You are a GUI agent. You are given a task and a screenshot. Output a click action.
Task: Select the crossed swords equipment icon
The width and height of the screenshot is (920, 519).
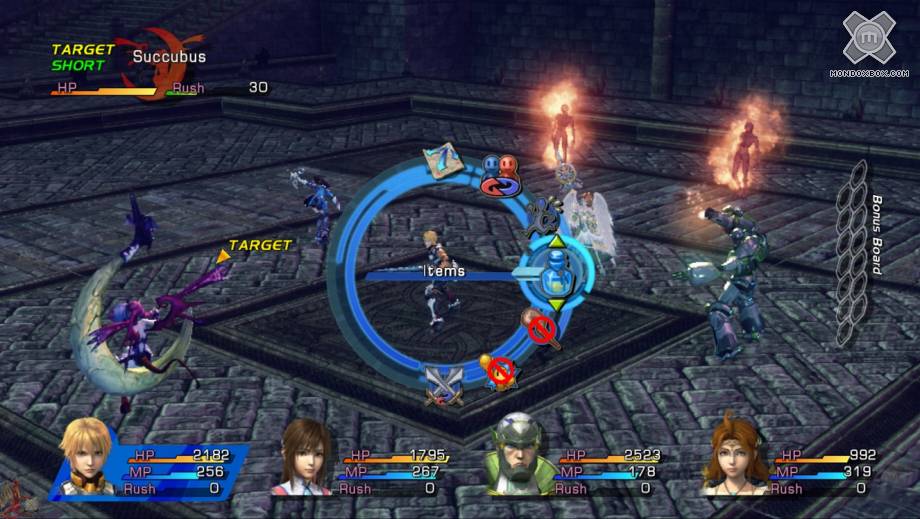[442, 383]
